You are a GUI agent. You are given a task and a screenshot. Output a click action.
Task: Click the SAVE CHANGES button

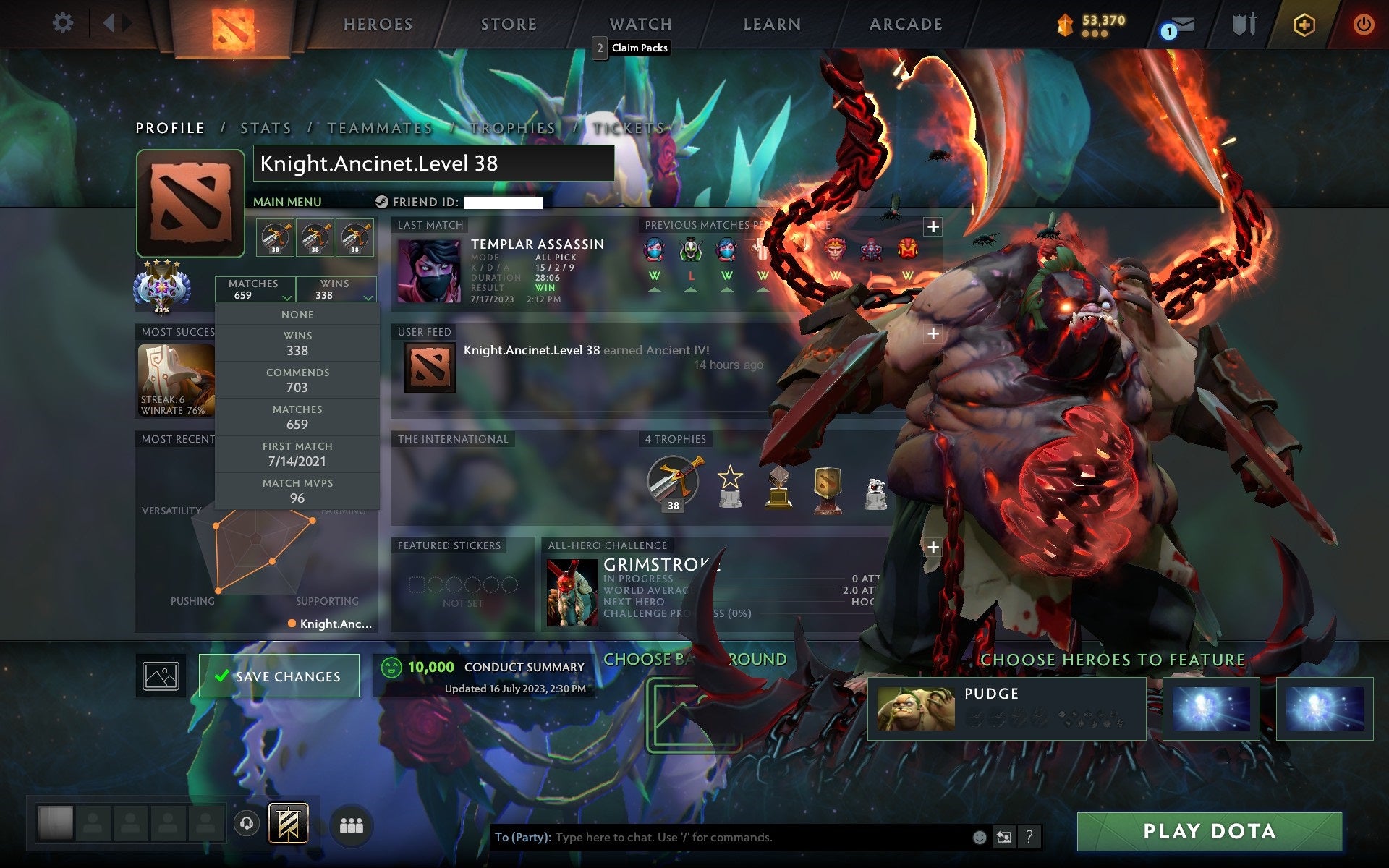coord(279,675)
